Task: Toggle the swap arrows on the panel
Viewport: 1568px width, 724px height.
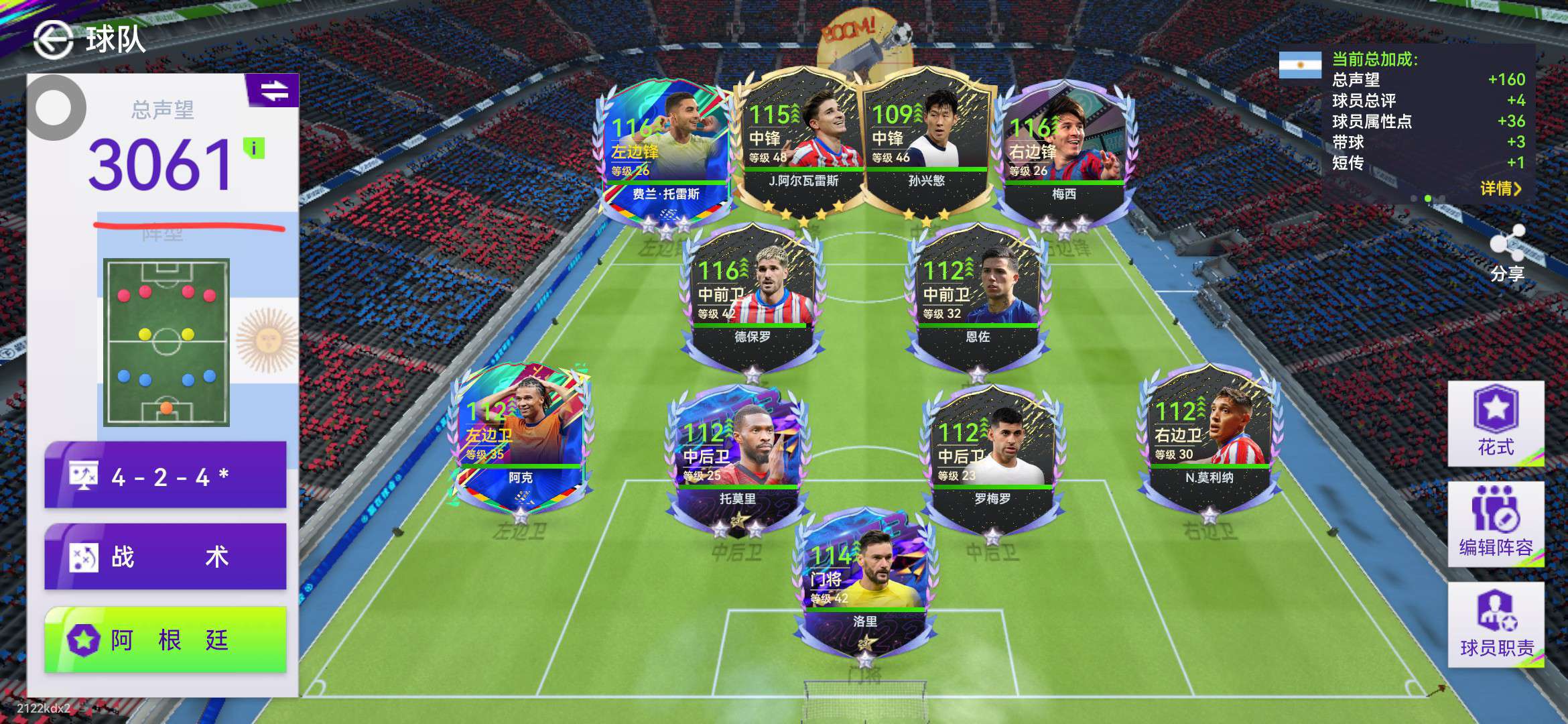Action: (x=273, y=90)
